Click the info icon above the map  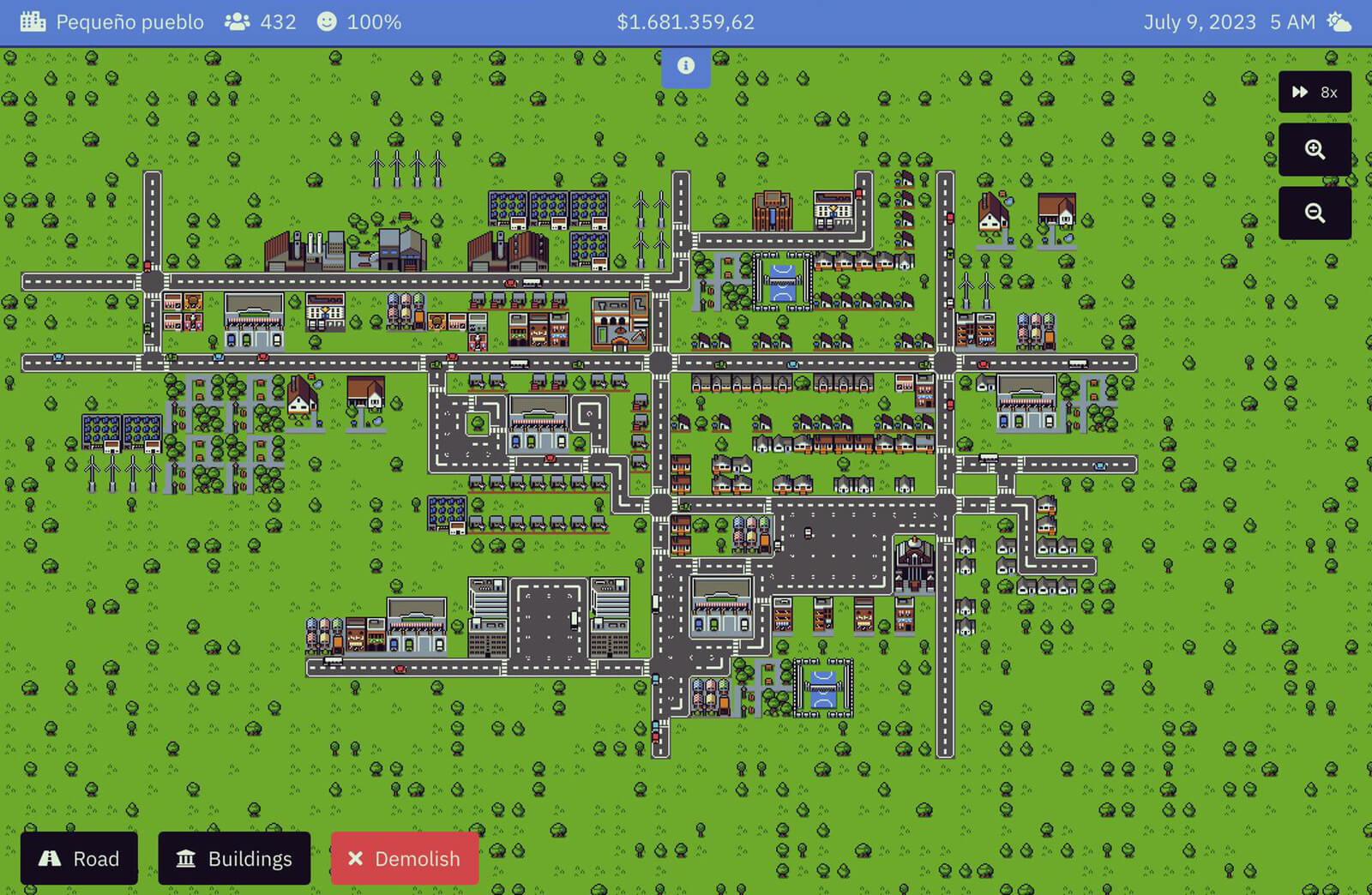(685, 65)
